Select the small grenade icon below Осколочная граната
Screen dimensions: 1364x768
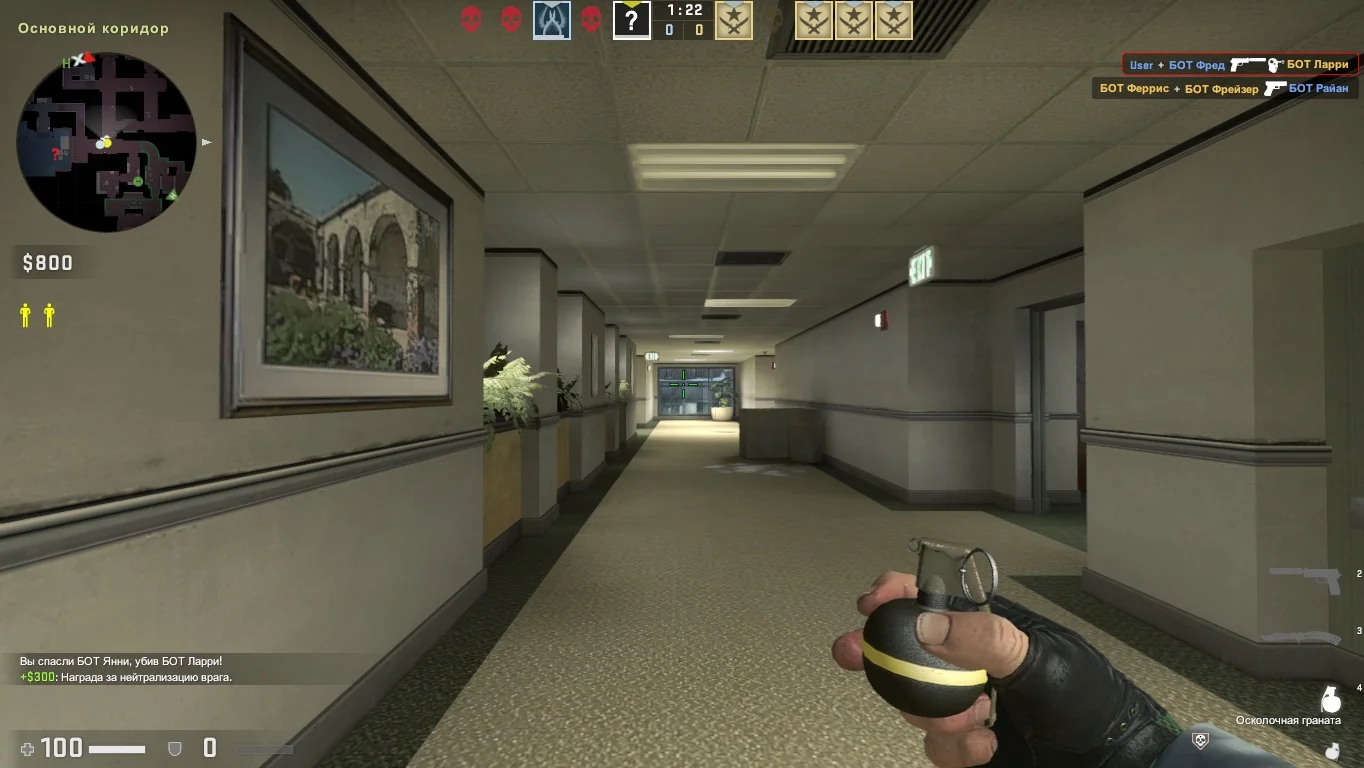(1331, 749)
